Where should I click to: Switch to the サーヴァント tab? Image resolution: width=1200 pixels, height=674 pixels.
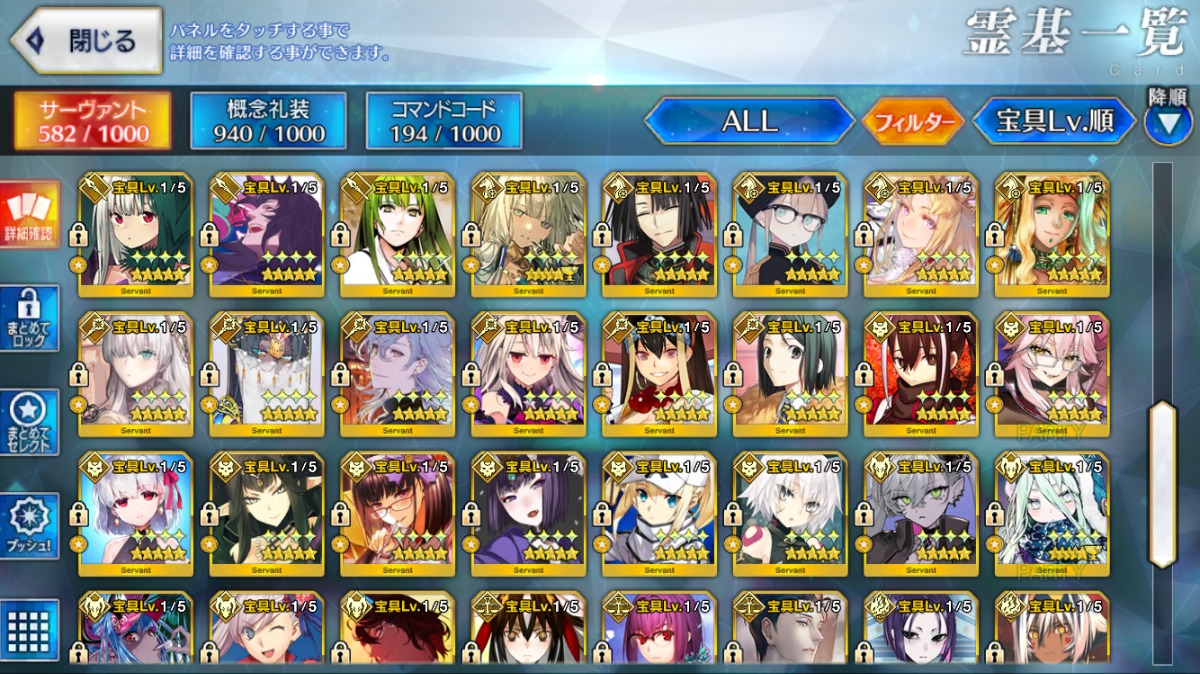92,121
